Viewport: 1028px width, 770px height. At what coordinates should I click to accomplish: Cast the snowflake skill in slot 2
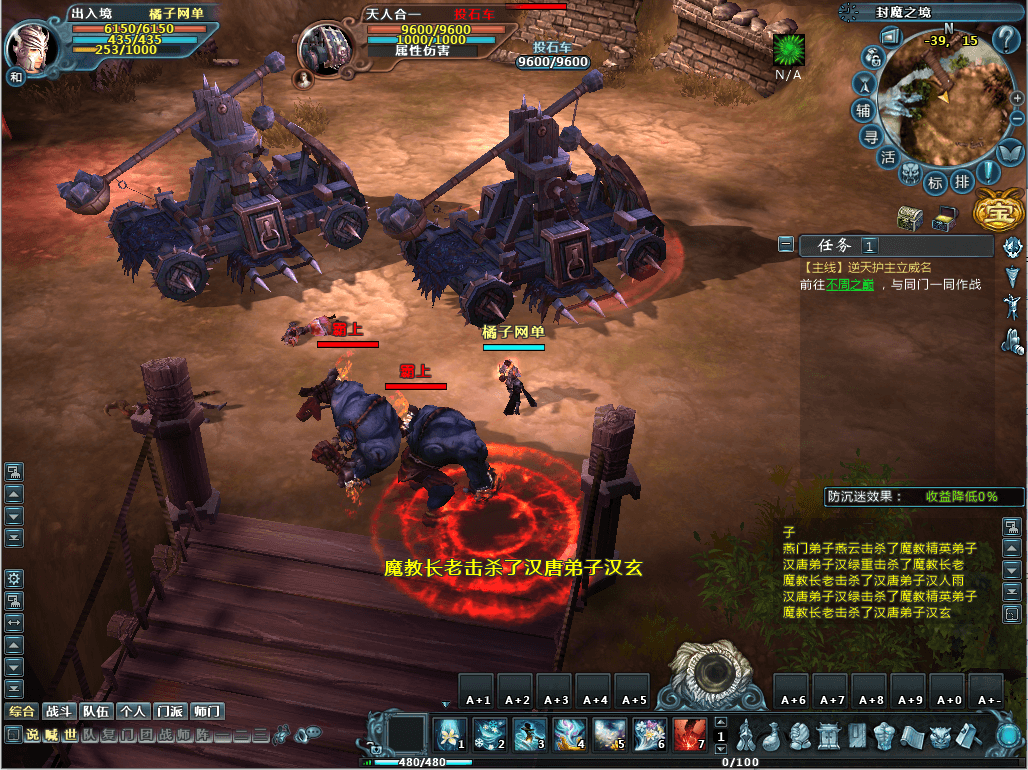tap(490, 735)
